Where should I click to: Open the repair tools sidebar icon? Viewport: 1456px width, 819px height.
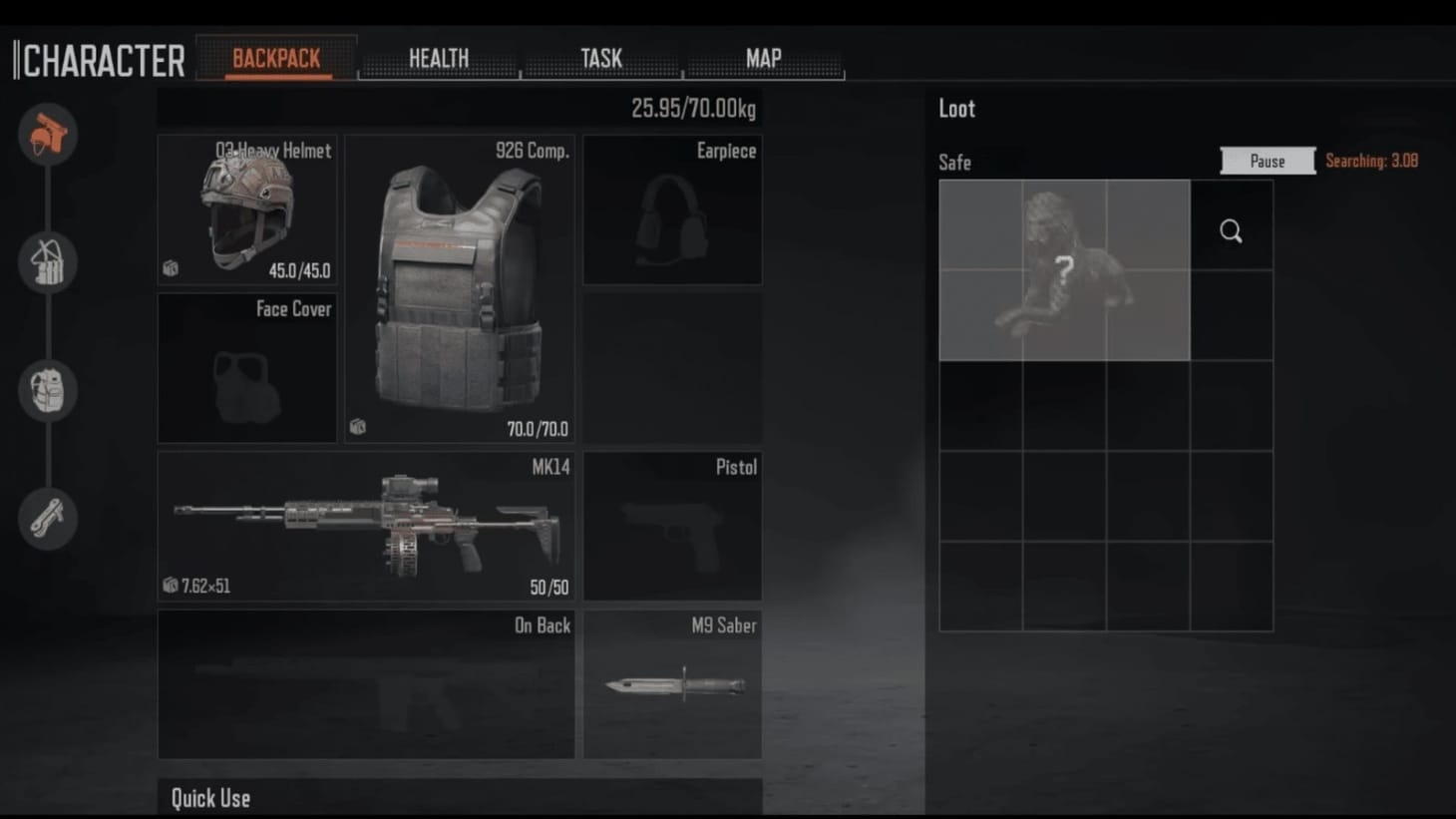47,518
